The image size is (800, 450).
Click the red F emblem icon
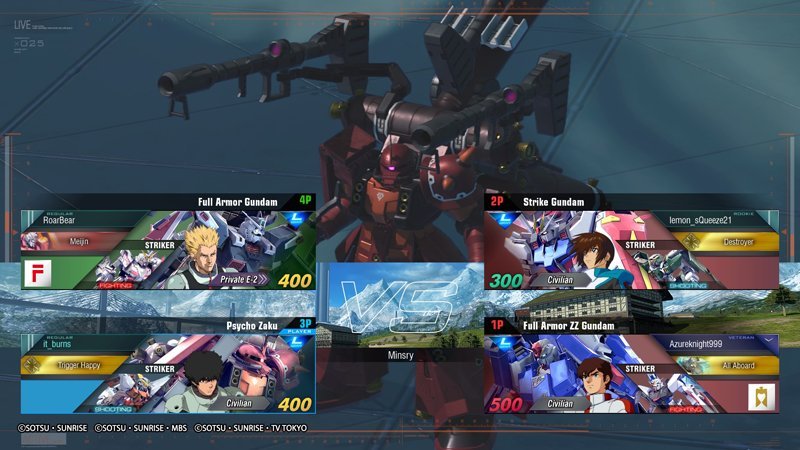click(x=37, y=273)
